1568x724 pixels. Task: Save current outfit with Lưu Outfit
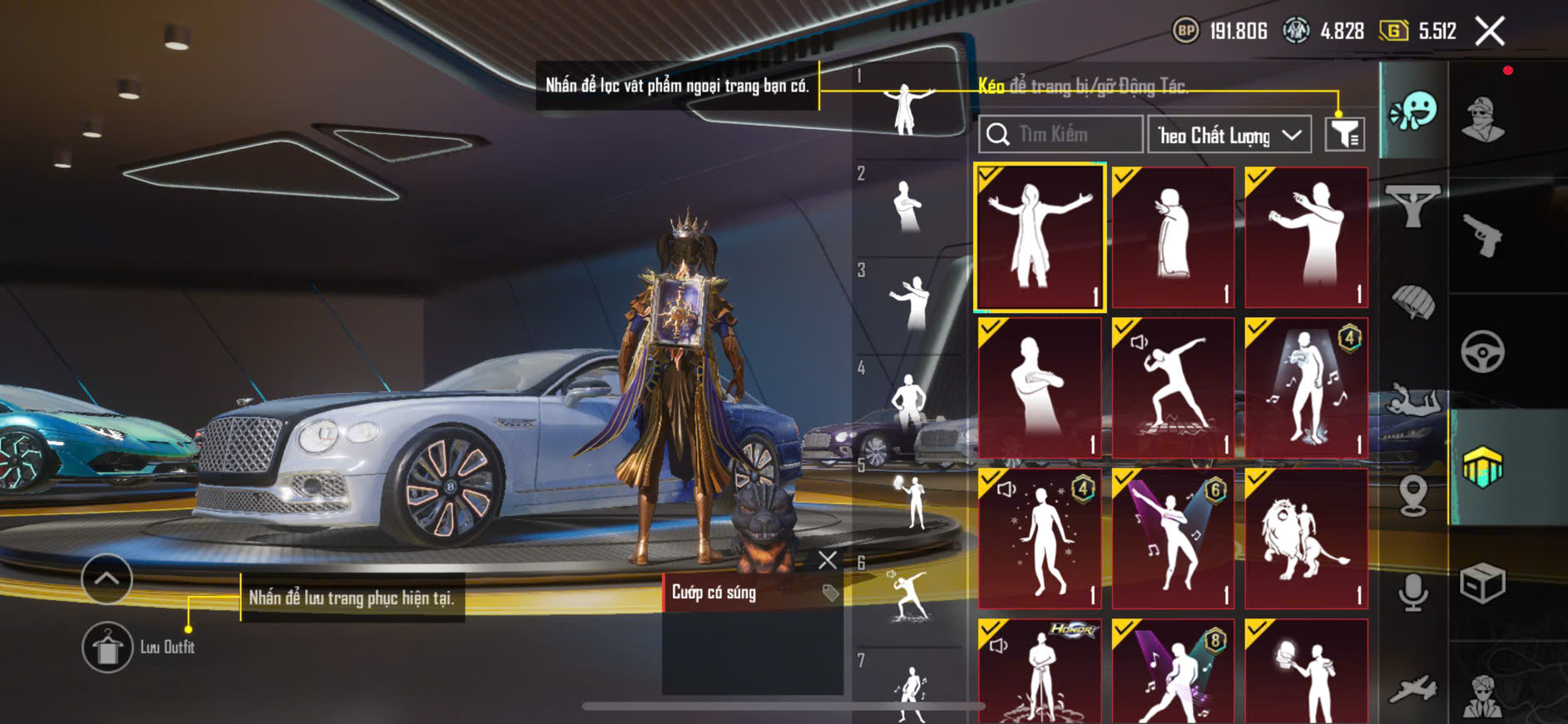[x=108, y=647]
